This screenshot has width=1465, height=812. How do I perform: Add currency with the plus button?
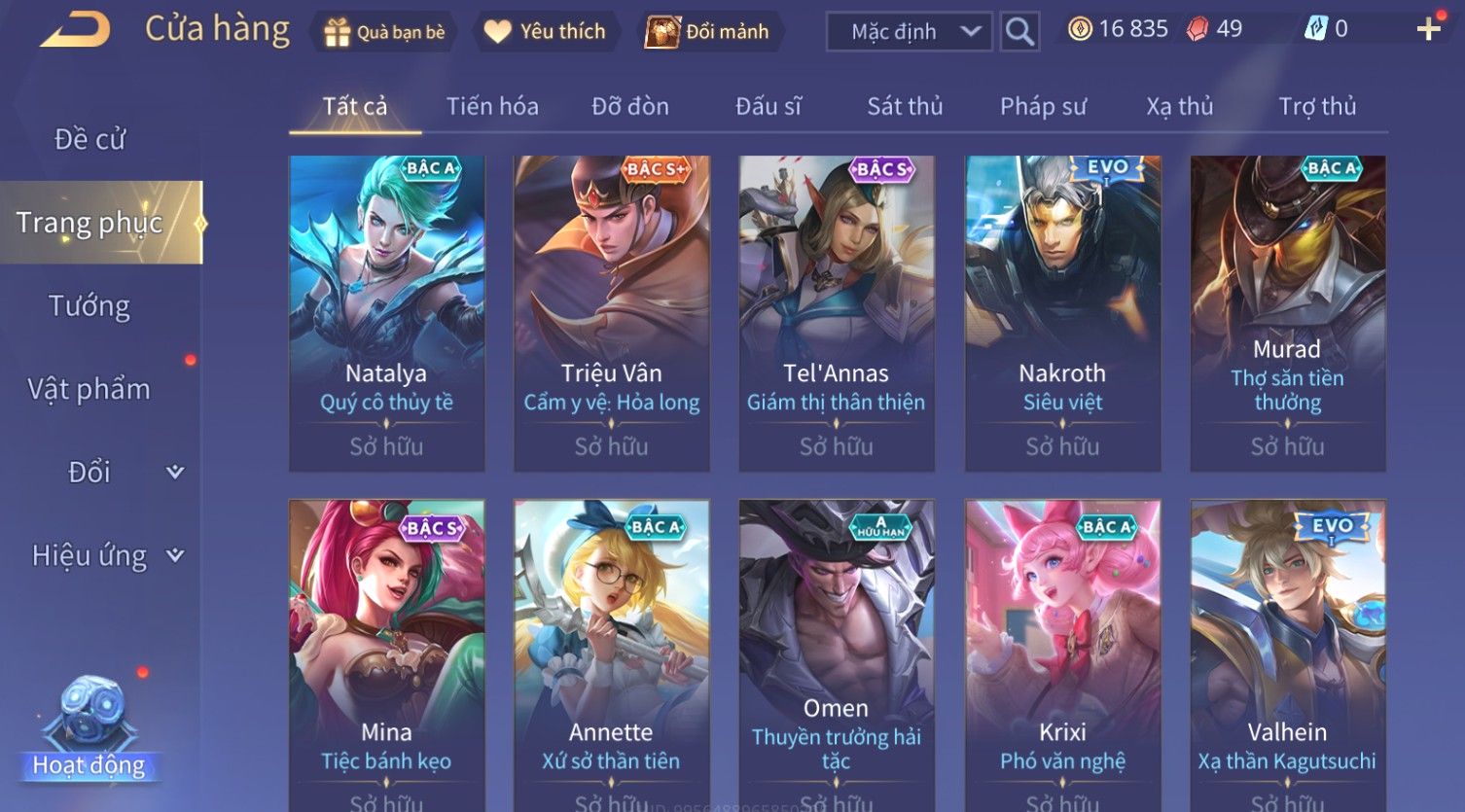(1428, 29)
